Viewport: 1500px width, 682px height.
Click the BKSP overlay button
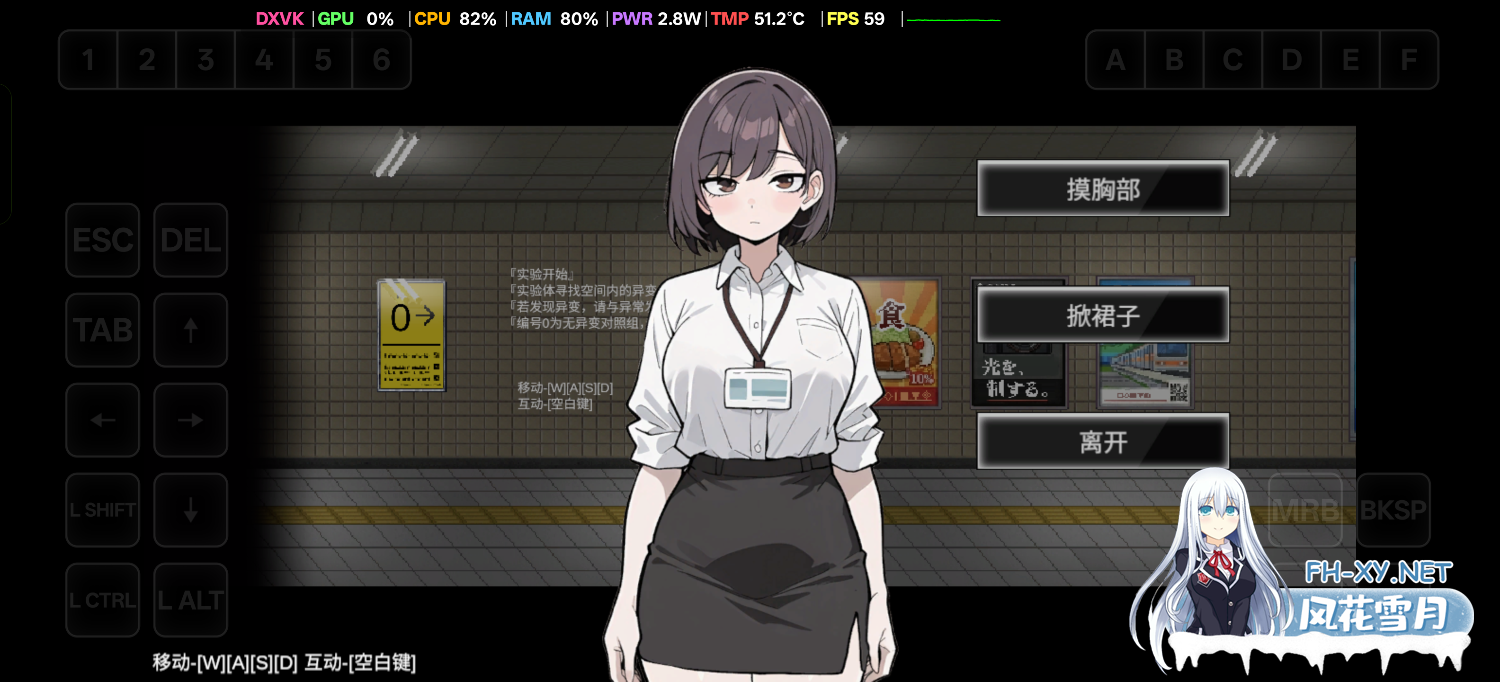1393,510
